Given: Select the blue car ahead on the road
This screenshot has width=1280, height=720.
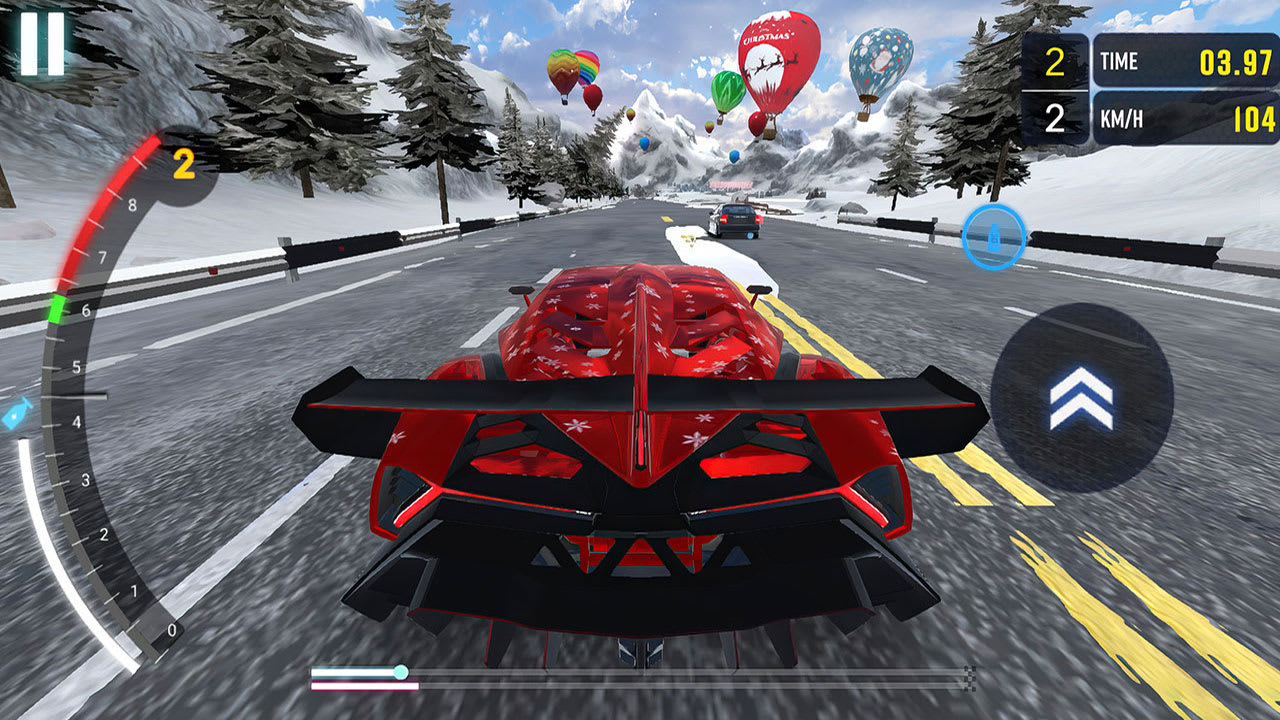Looking at the screenshot, I should click(x=739, y=218).
